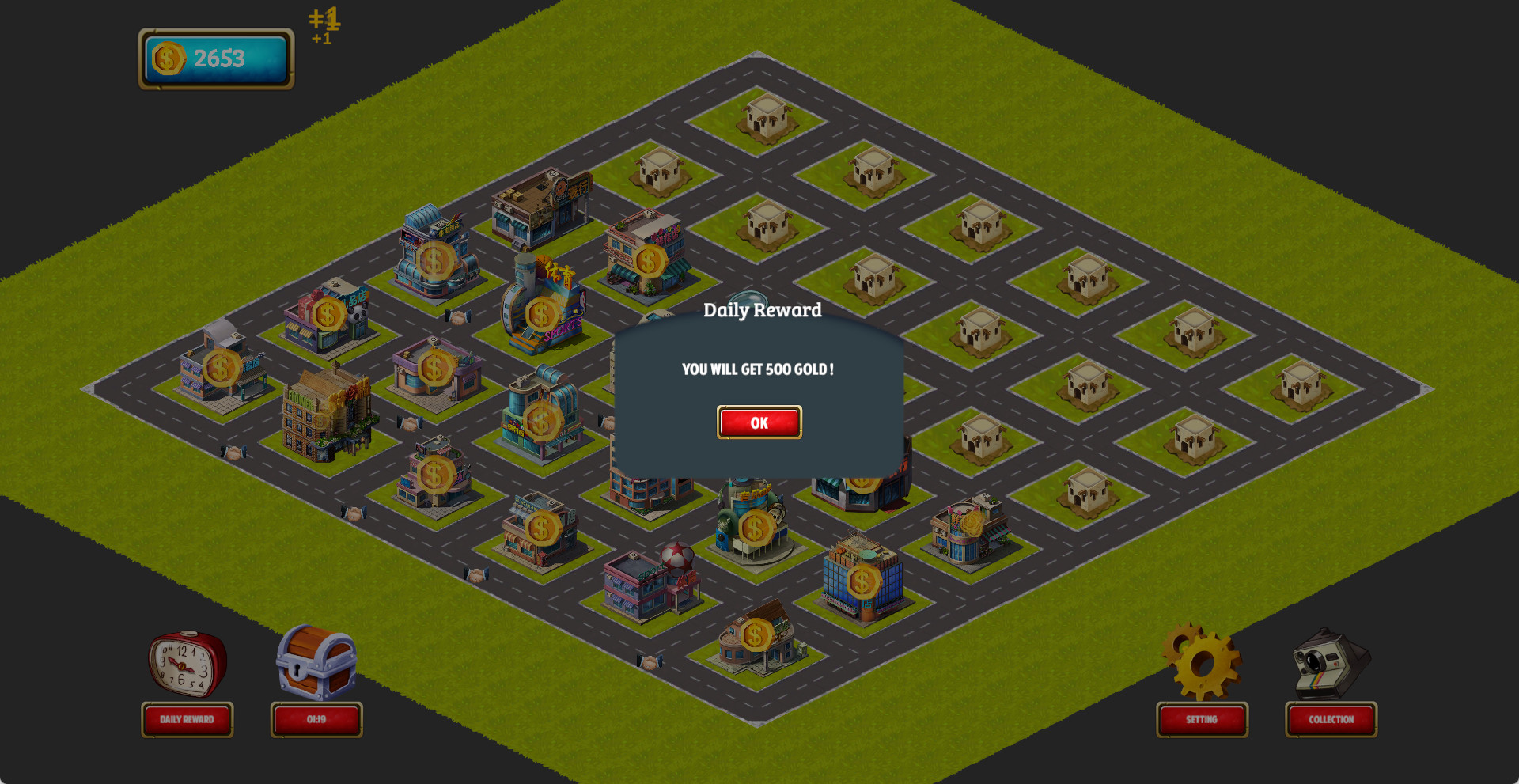Click the COLLECTION label button
The height and width of the screenshot is (784, 1519).
(1331, 720)
